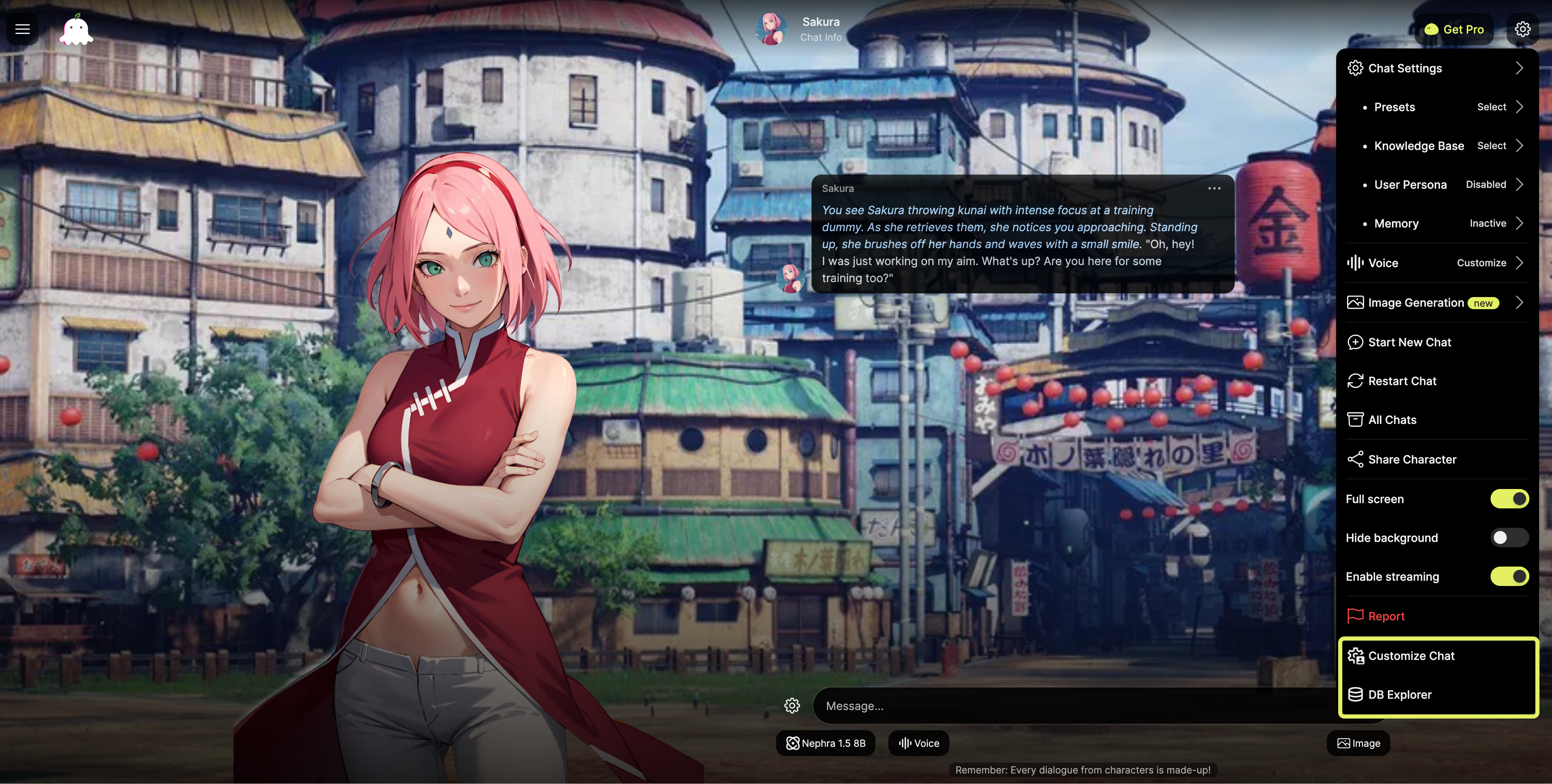This screenshot has height=784, width=1552.
Task: Start New Chat
Action: pos(1409,342)
